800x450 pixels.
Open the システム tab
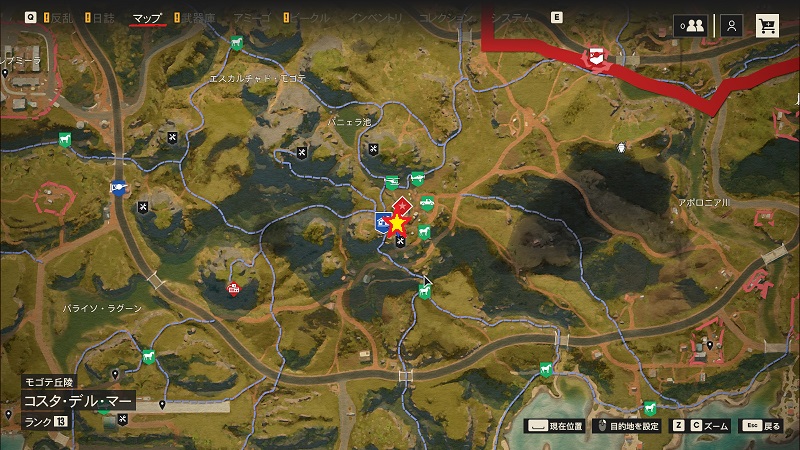tap(512, 18)
